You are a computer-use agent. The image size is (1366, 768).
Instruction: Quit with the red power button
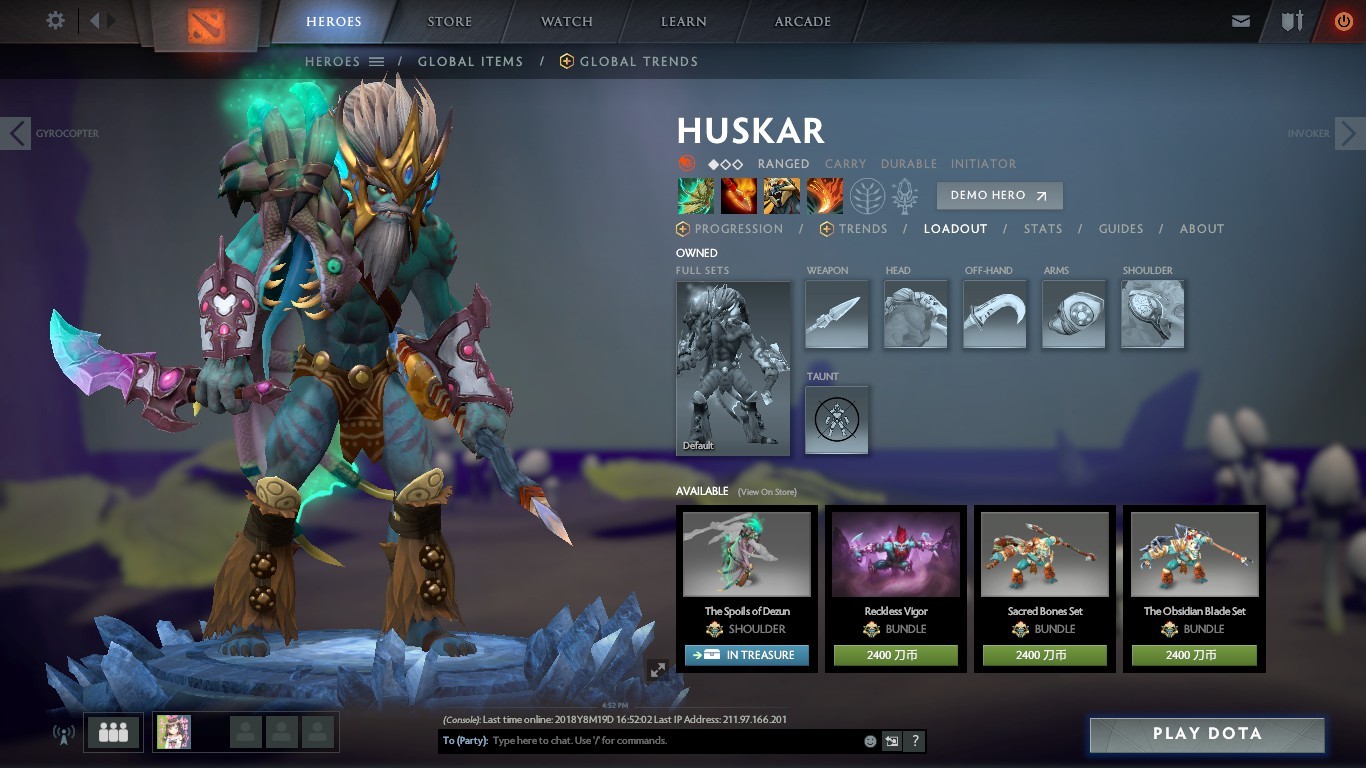click(x=1343, y=21)
